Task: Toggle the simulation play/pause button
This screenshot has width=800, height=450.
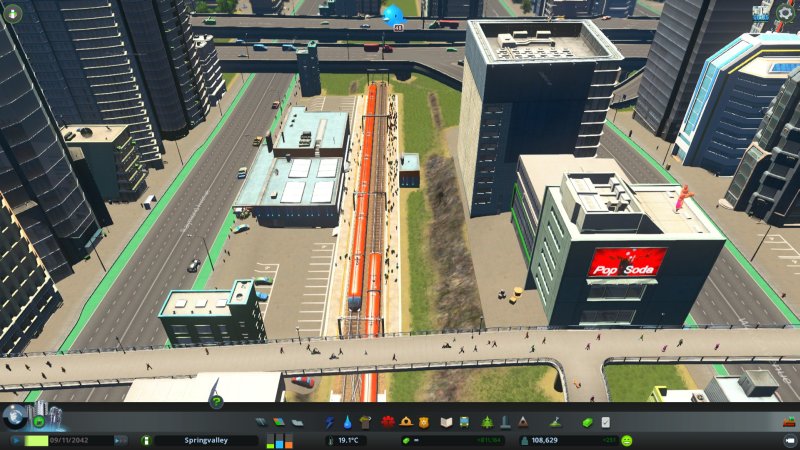Action: click(x=17, y=440)
